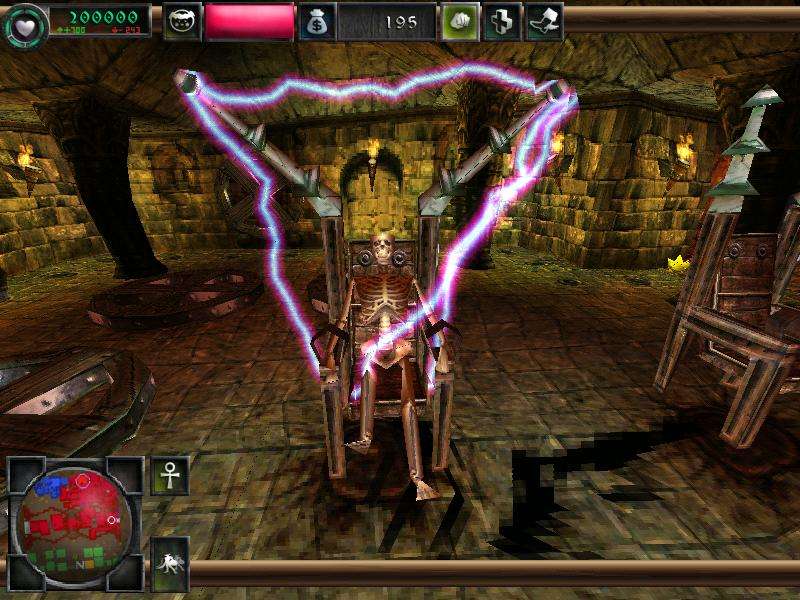Click the ankh icon beside the minimap
The image size is (800, 600).
click(169, 475)
